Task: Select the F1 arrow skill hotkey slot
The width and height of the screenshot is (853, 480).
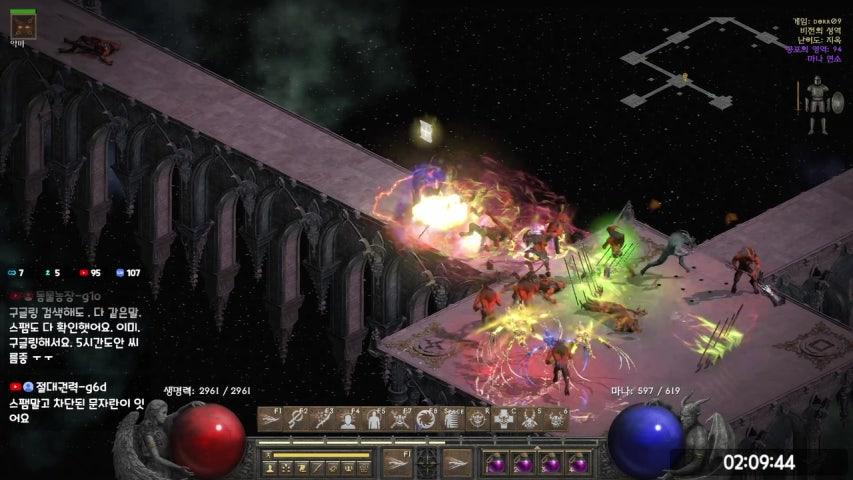Action: (270, 419)
